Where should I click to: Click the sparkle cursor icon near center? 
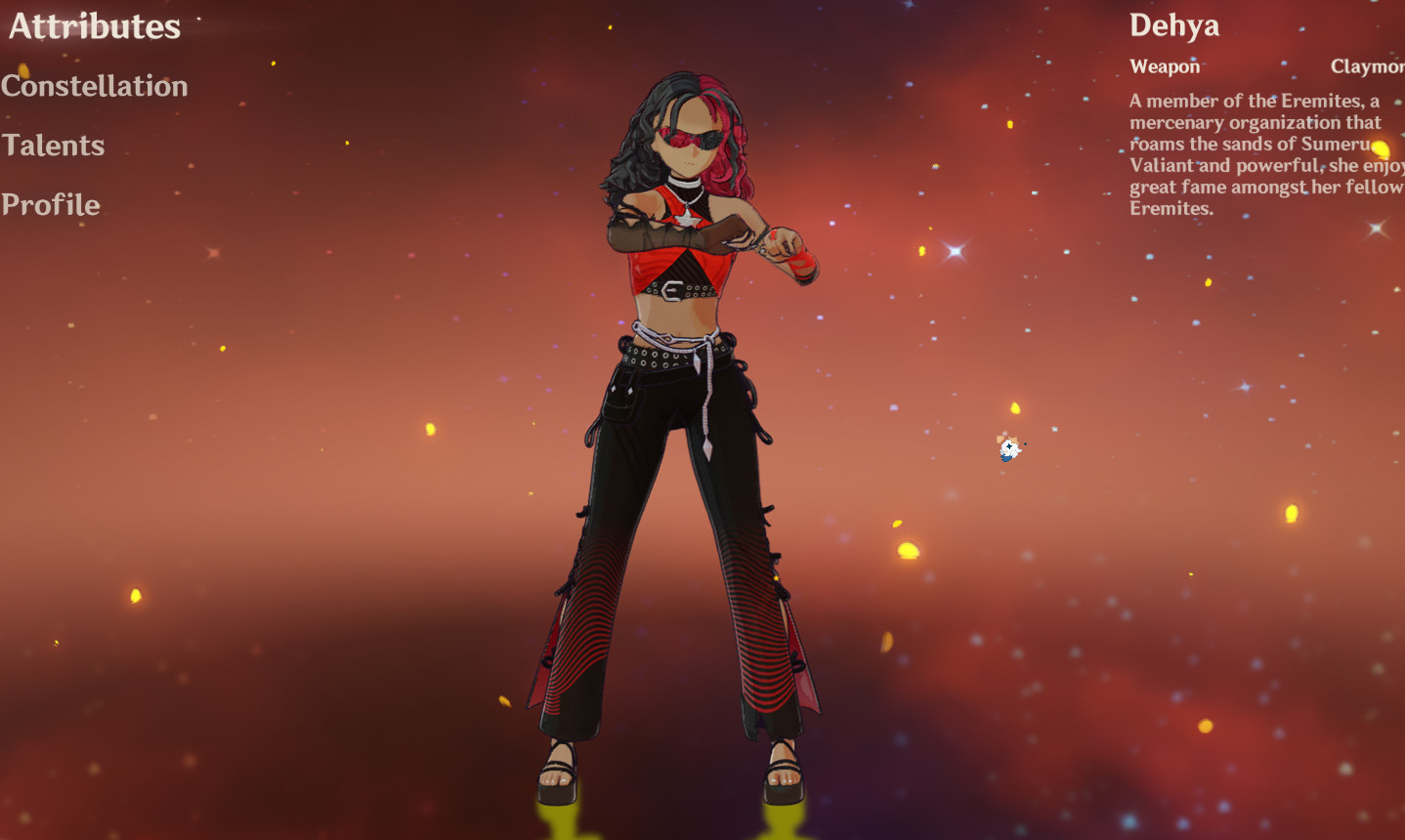click(x=1007, y=448)
